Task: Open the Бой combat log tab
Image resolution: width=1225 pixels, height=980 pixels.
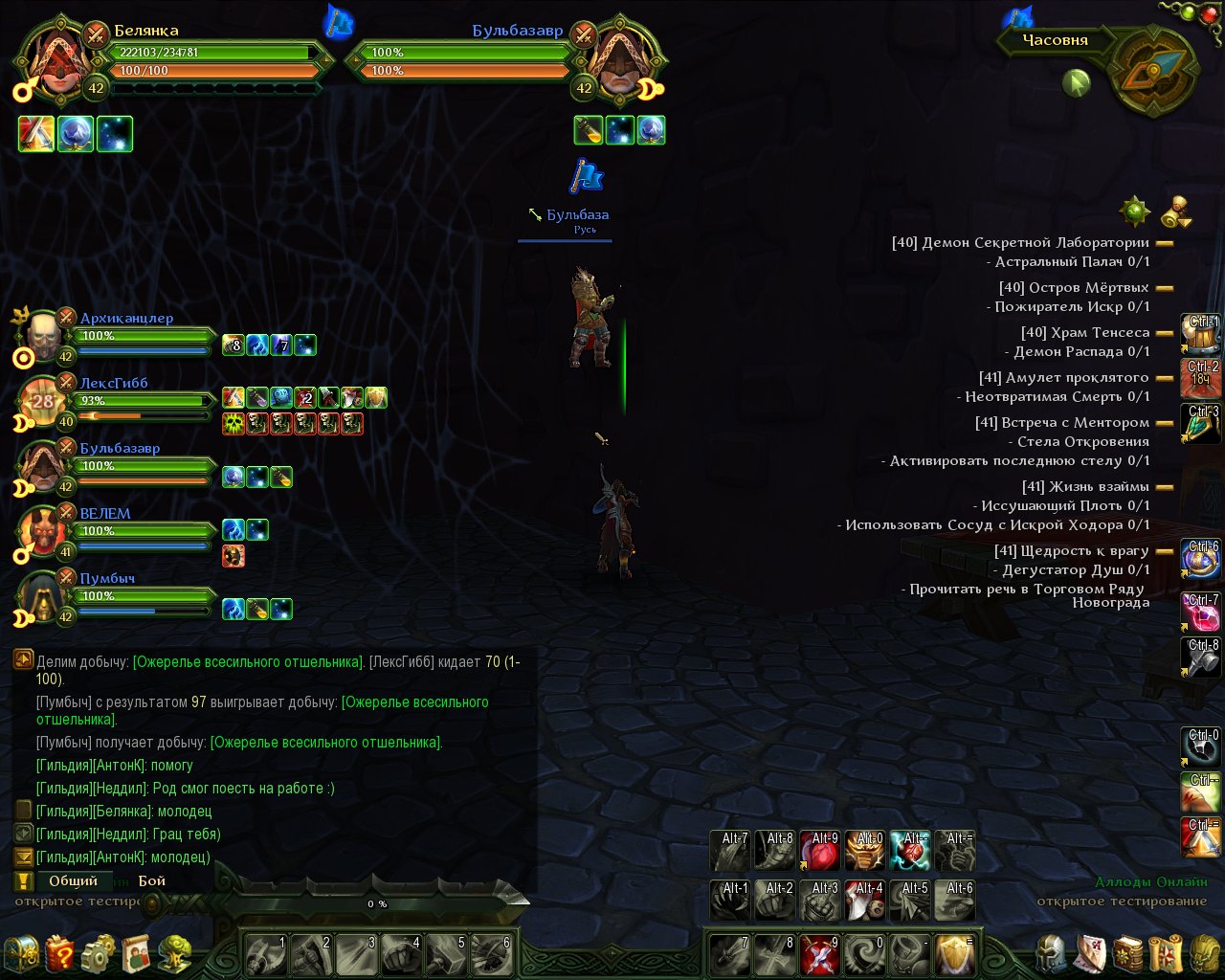Action: click(152, 880)
